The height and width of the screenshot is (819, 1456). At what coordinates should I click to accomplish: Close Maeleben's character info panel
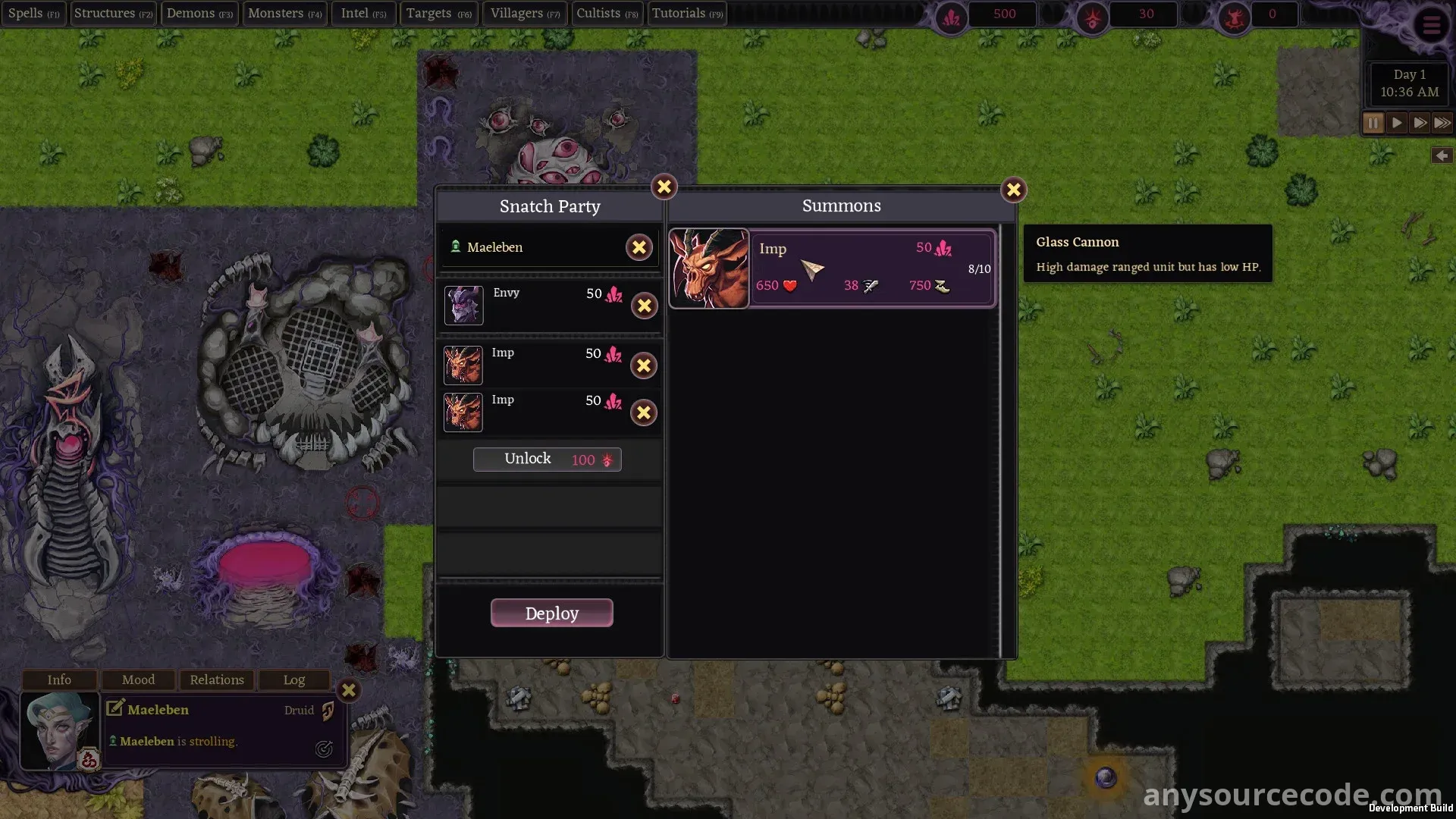coord(349,690)
